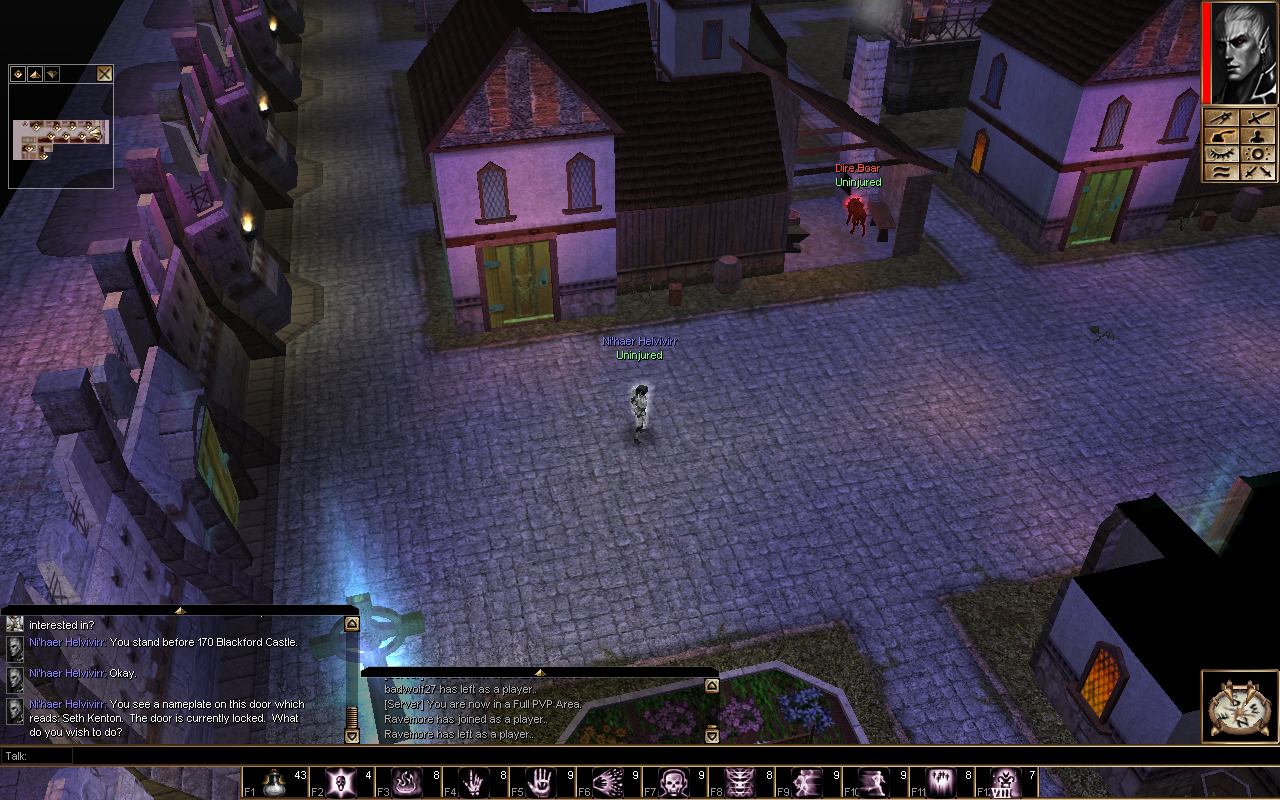The image size is (1280, 800).
Task: Click the person silhouette panel button
Action: tap(1257, 136)
